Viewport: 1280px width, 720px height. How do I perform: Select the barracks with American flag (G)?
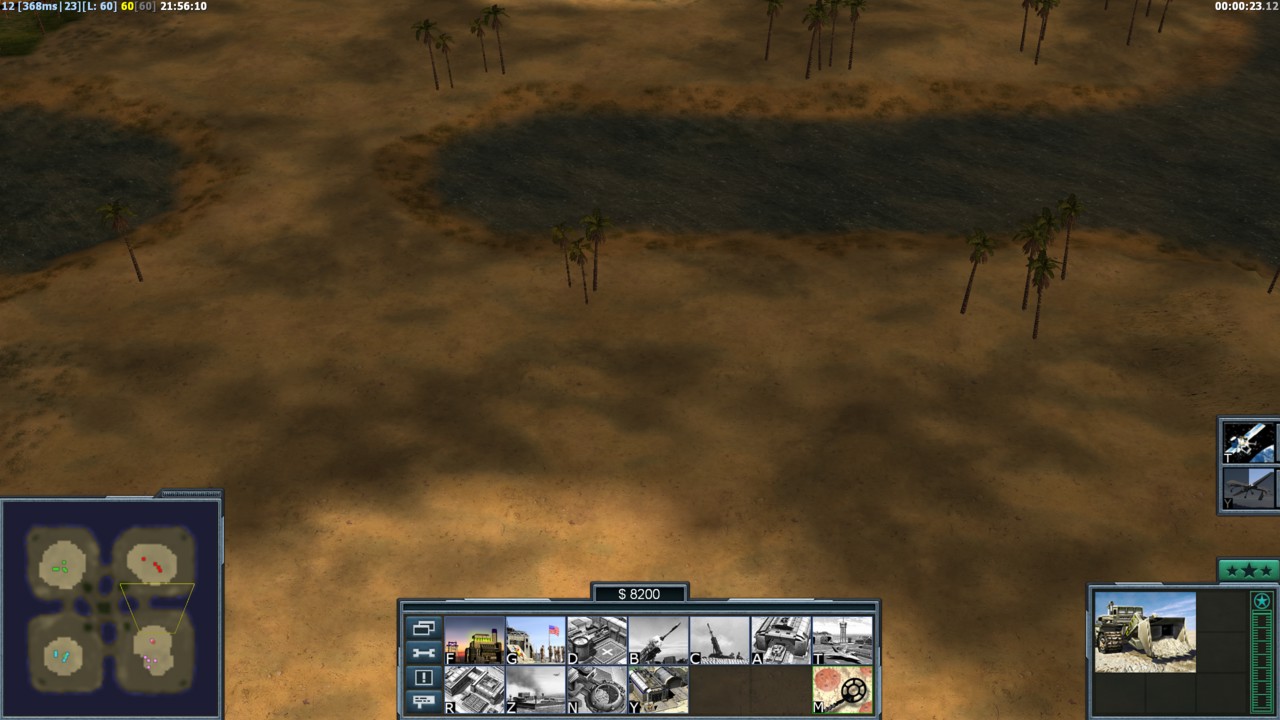535,640
